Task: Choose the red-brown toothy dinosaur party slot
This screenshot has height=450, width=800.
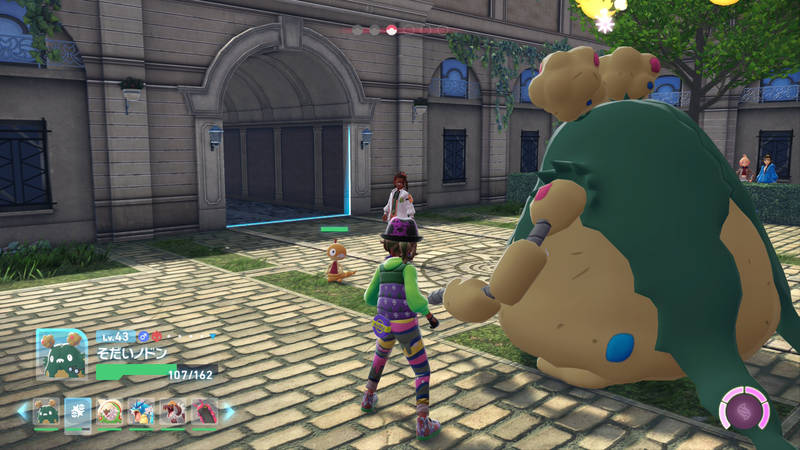Action: [x=172, y=412]
